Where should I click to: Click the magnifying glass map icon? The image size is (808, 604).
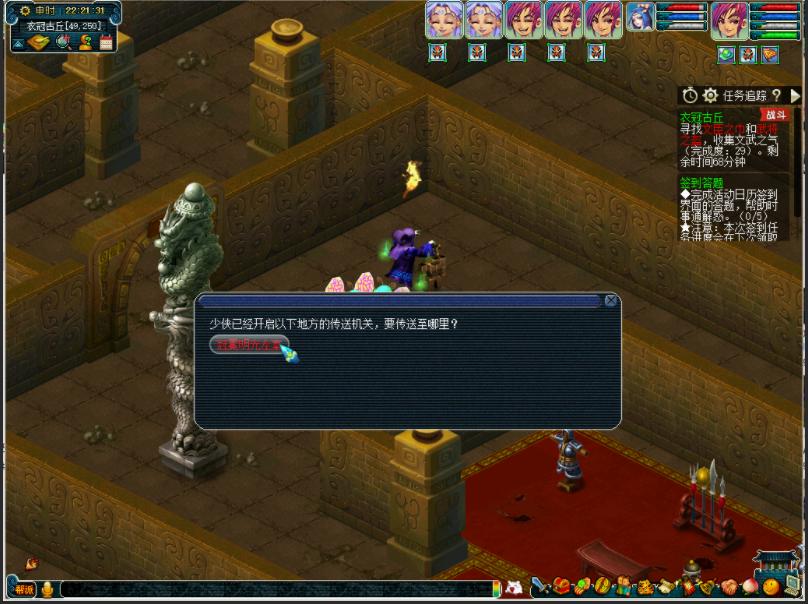click(62, 42)
